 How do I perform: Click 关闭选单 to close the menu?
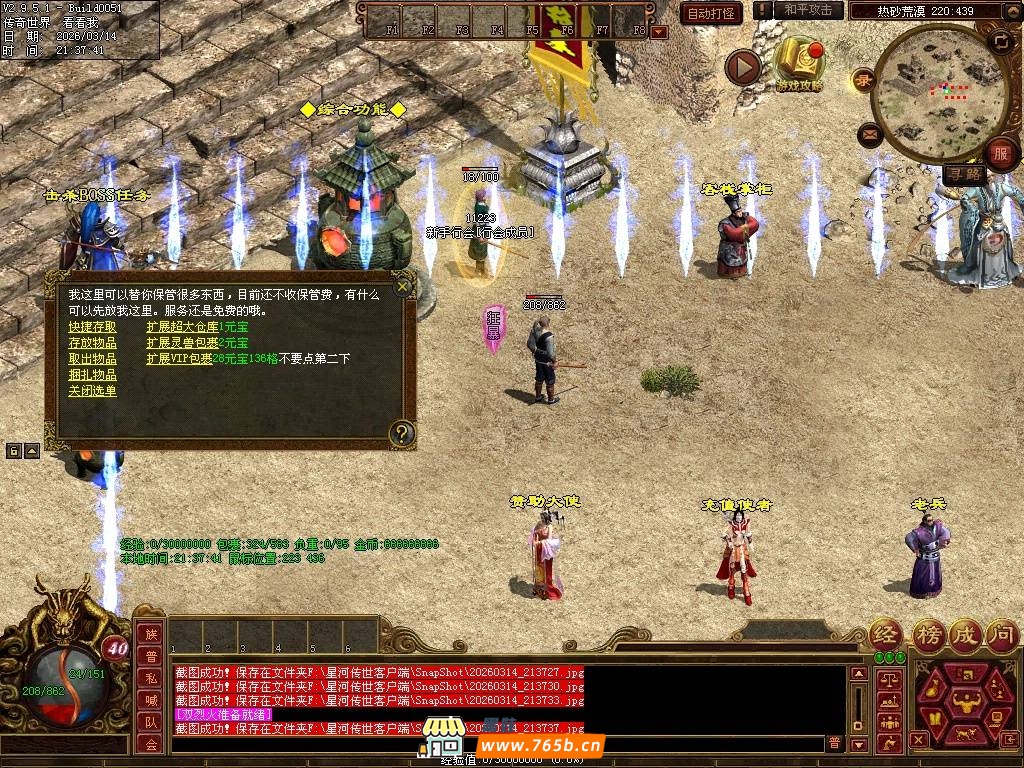click(x=92, y=391)
